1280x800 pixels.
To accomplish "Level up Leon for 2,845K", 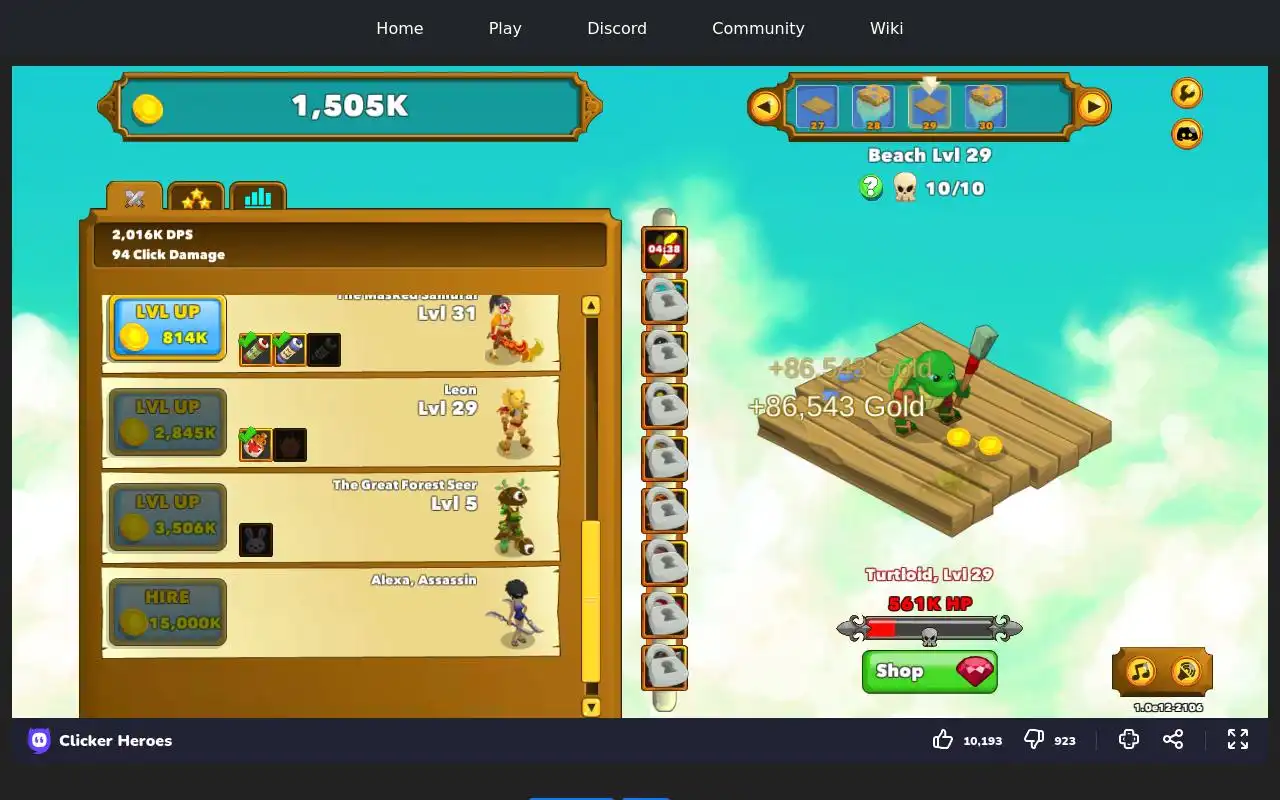I will coord(167,422).
